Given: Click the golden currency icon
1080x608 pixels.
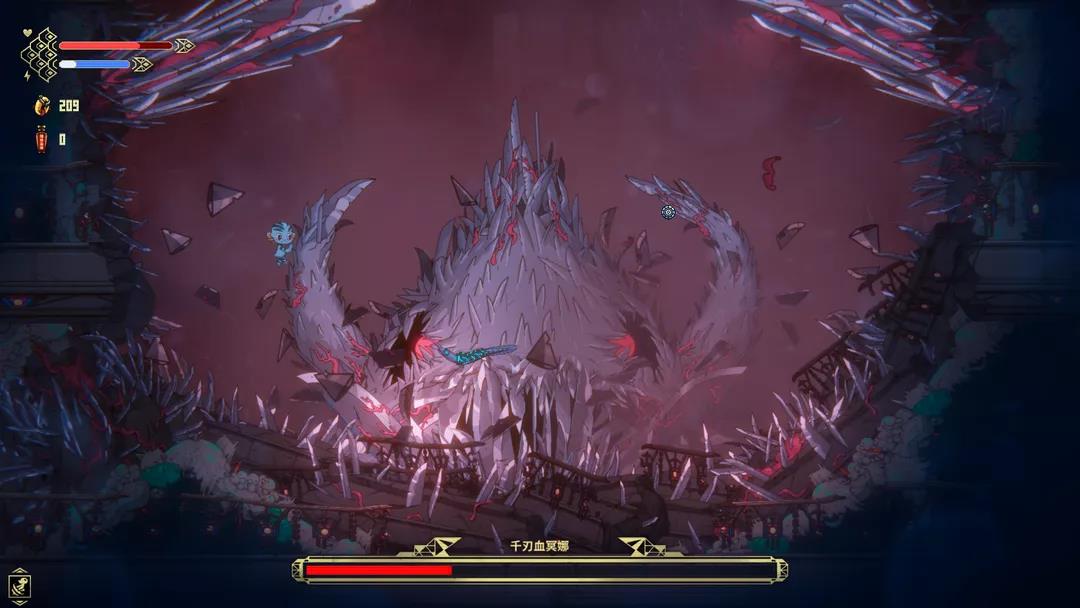Looking at the screenshot, I should (42, 105).
